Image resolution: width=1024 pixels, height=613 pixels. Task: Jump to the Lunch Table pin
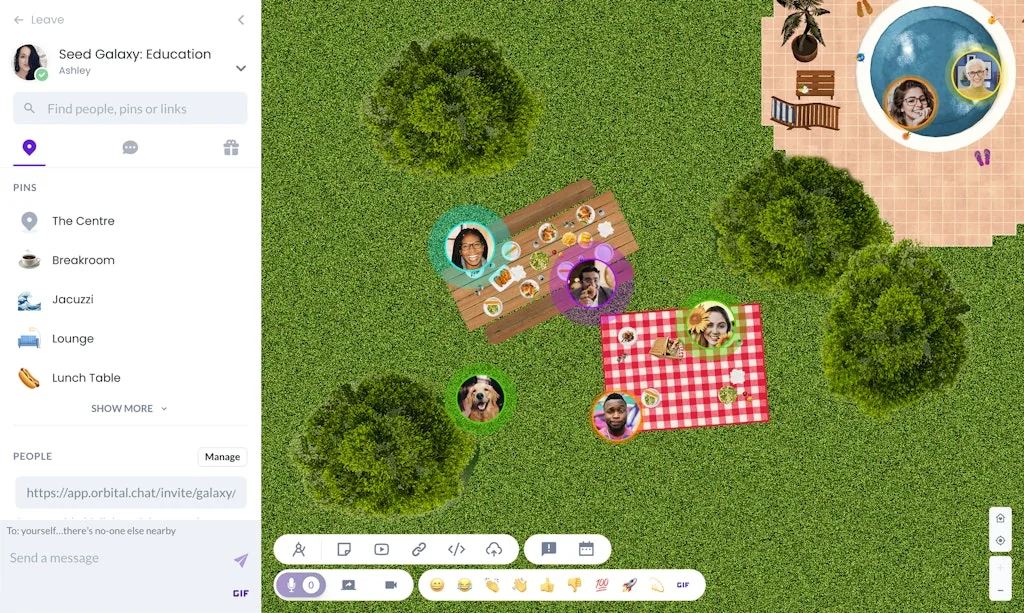click(x=86, y=378)
